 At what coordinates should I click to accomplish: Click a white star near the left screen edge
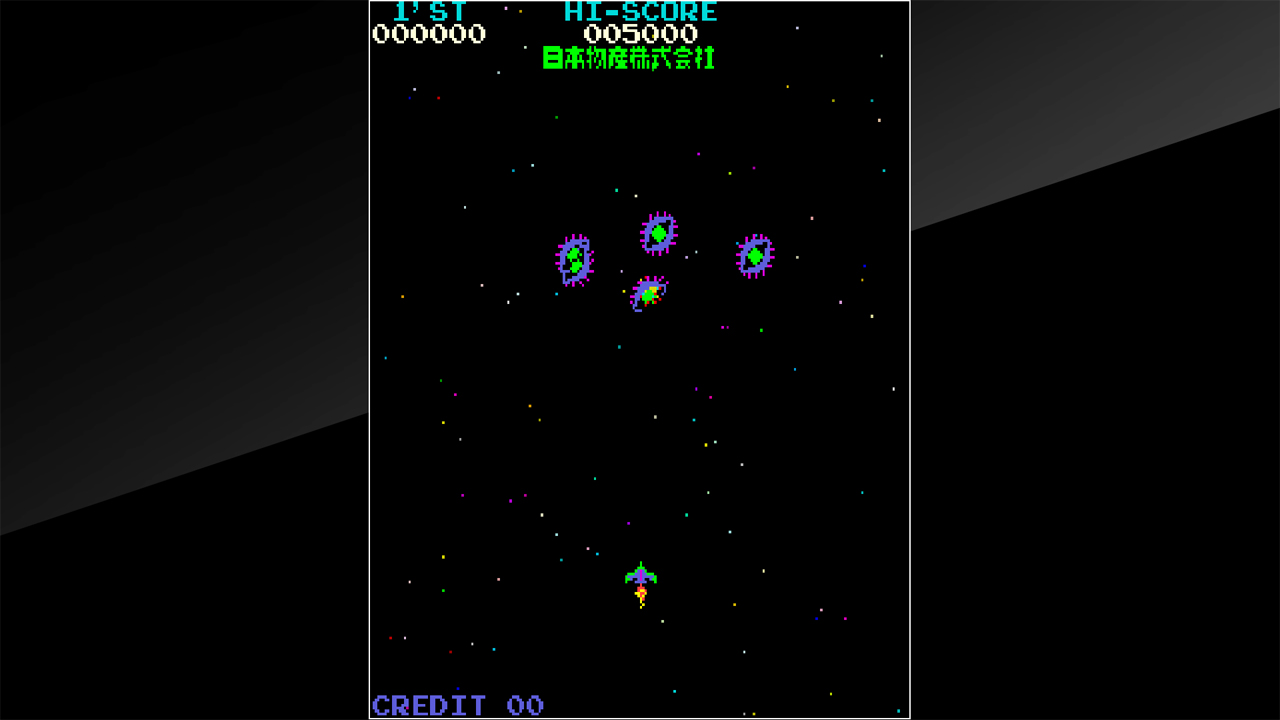coord(410,582)
